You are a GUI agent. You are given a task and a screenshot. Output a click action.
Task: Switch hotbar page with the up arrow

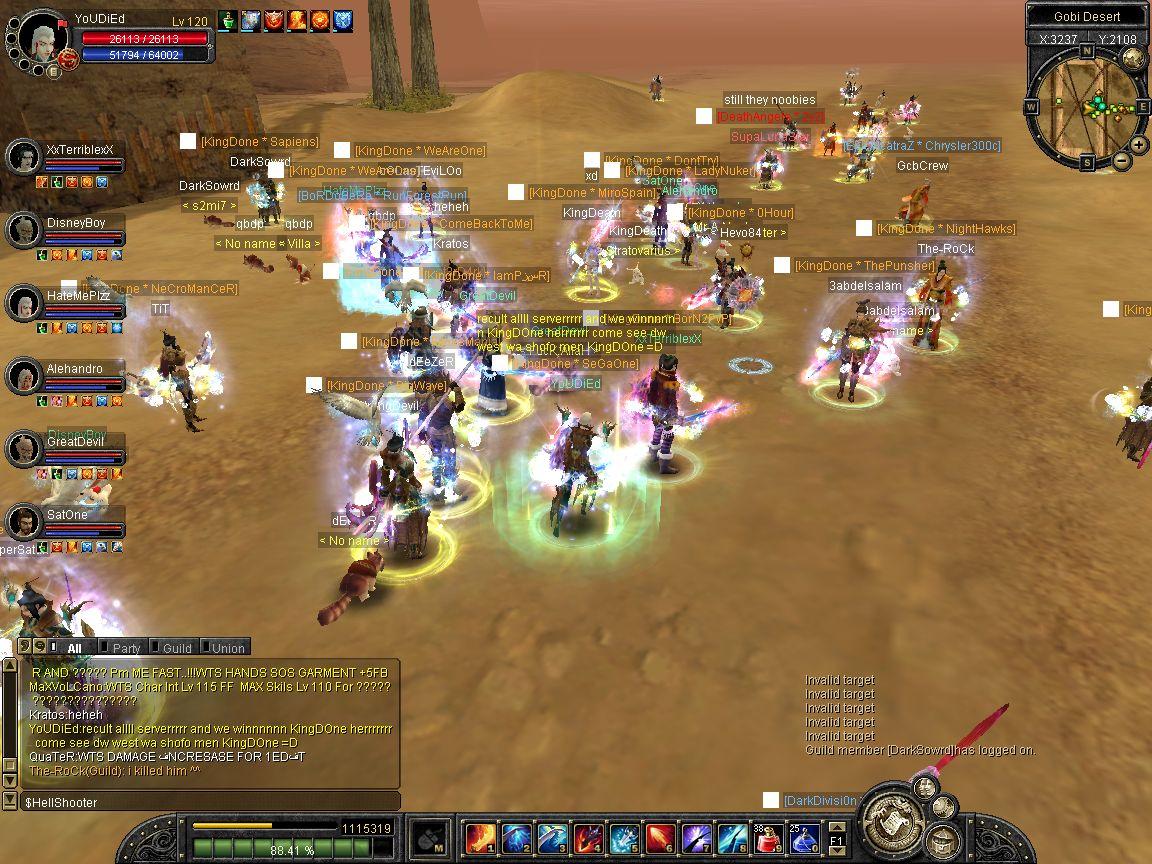click(x=837, y=826)
